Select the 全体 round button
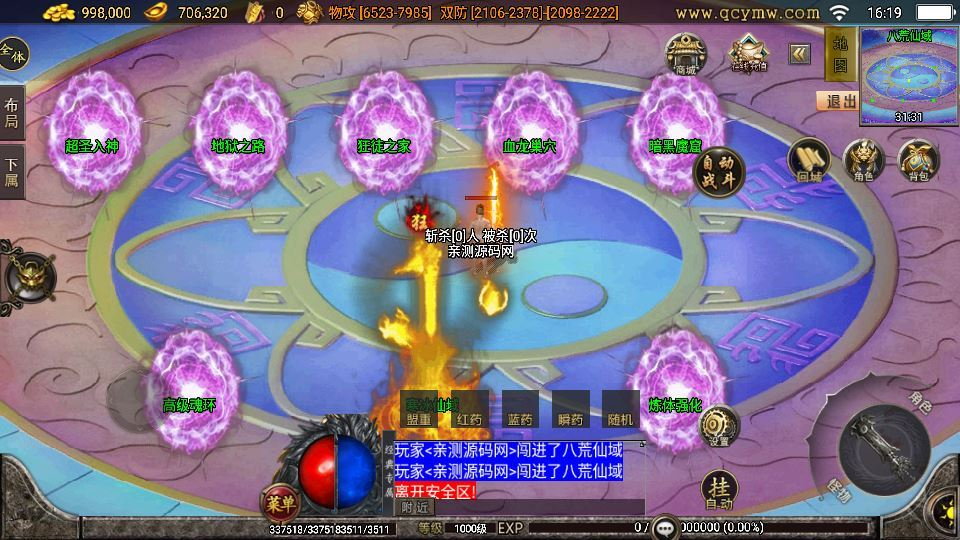Viewport: 960px width, 540px height. pyautogui.click(x=13, y=54)
